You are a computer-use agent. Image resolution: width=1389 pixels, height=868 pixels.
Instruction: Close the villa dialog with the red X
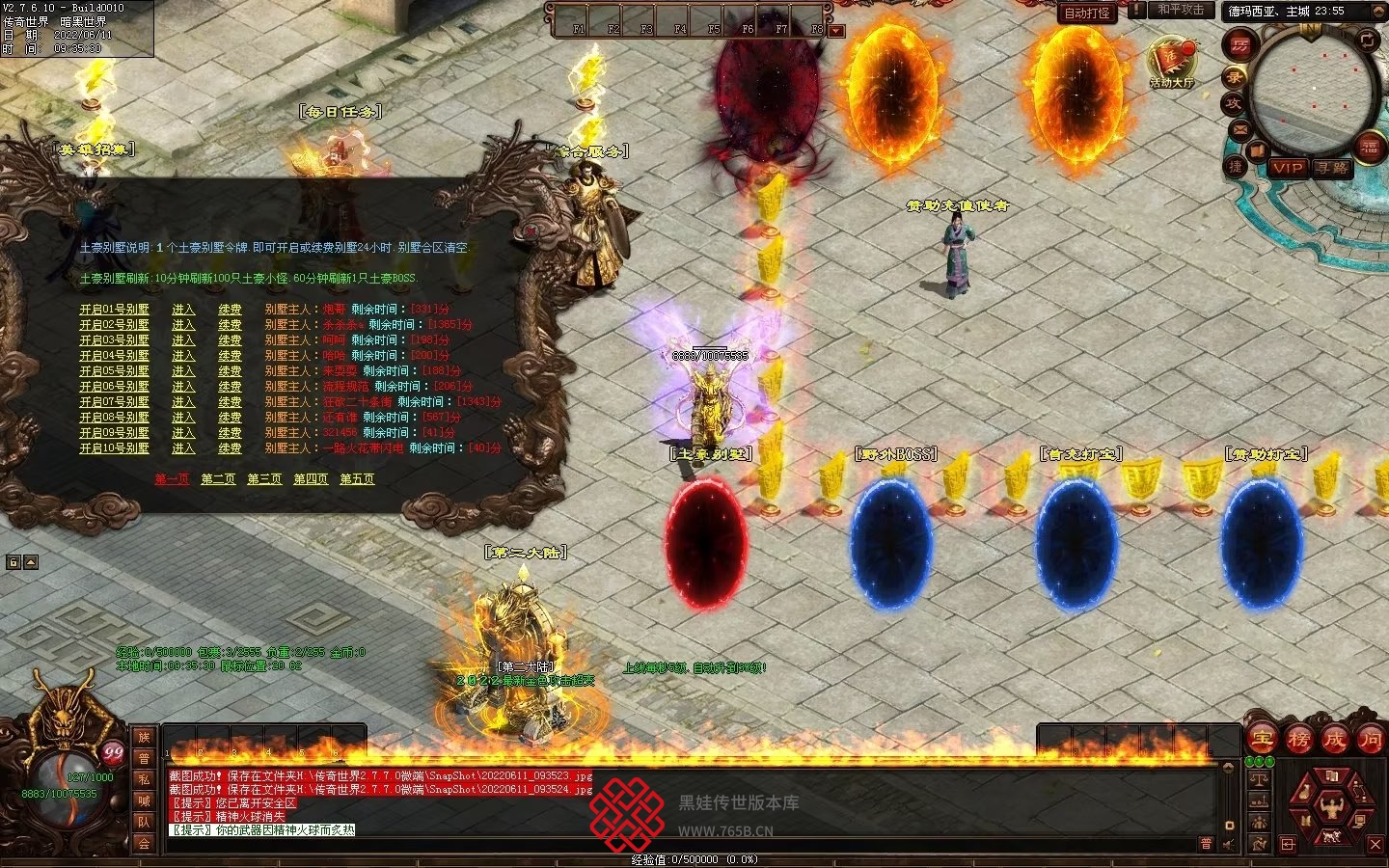[531, 231]
